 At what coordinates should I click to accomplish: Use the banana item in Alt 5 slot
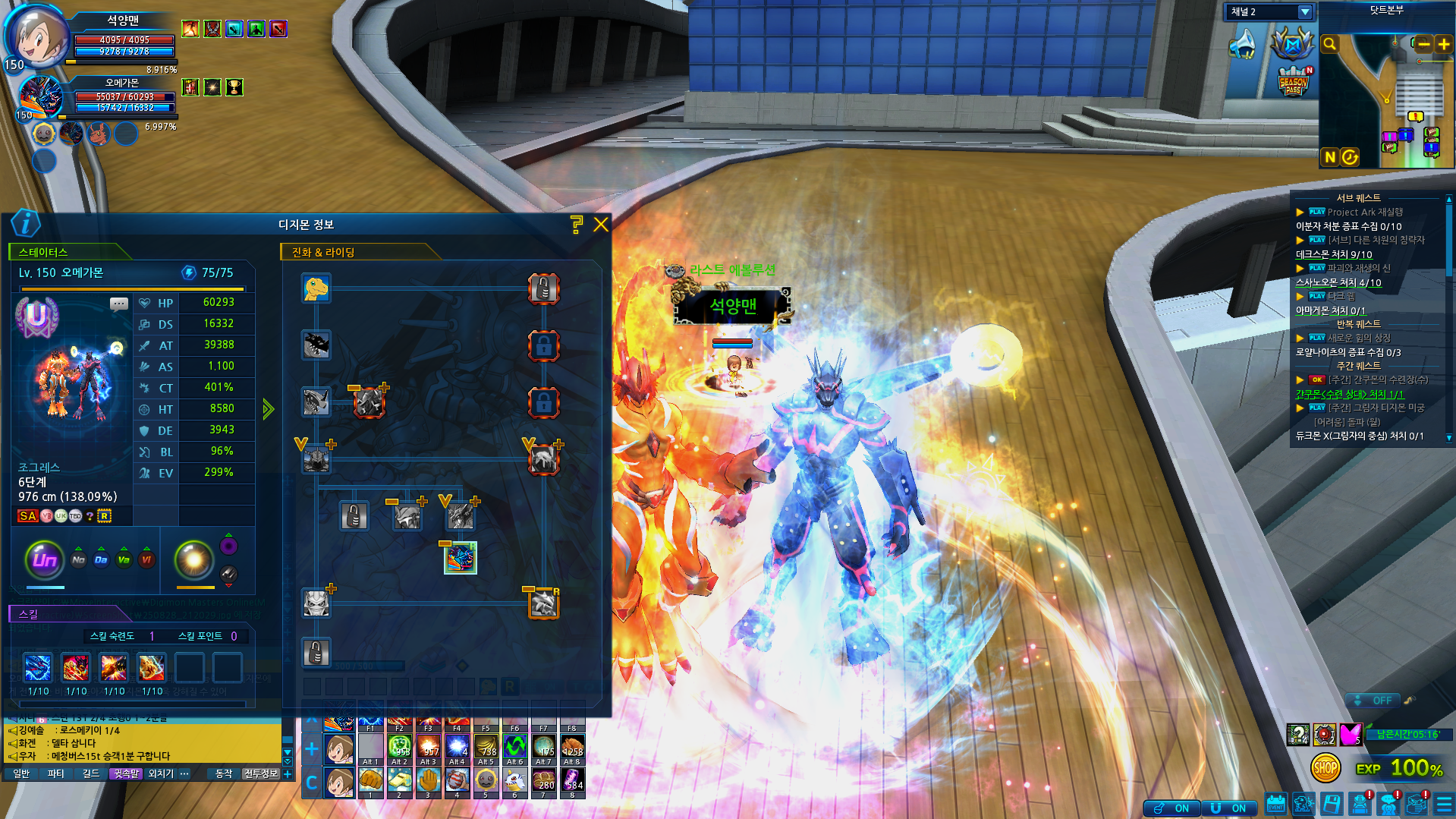click(486, 747)
